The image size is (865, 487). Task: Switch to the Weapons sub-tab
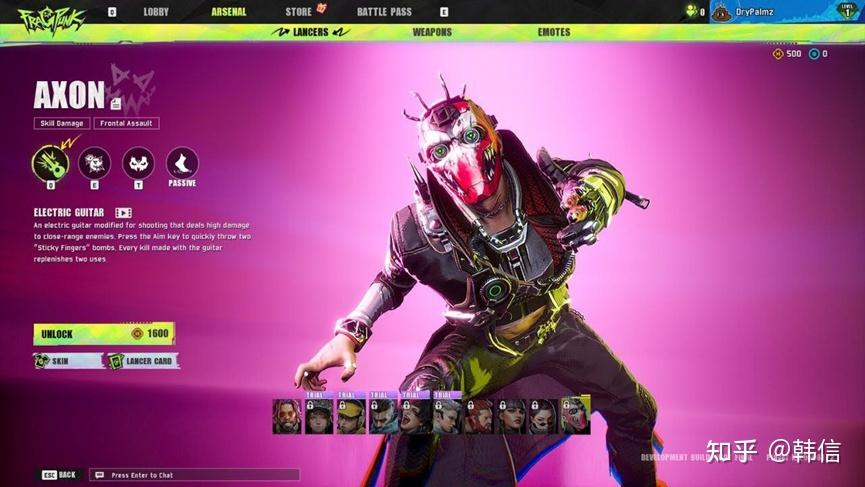[432, 32]
